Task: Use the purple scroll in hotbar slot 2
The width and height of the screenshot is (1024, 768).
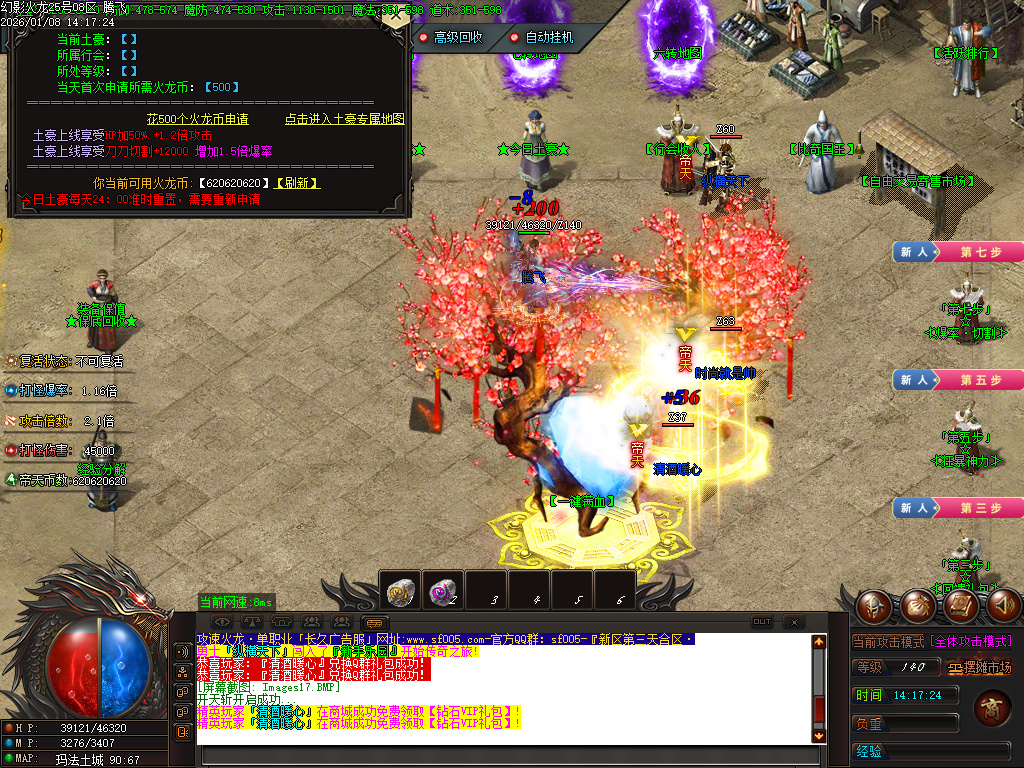Action: (443, 592)
